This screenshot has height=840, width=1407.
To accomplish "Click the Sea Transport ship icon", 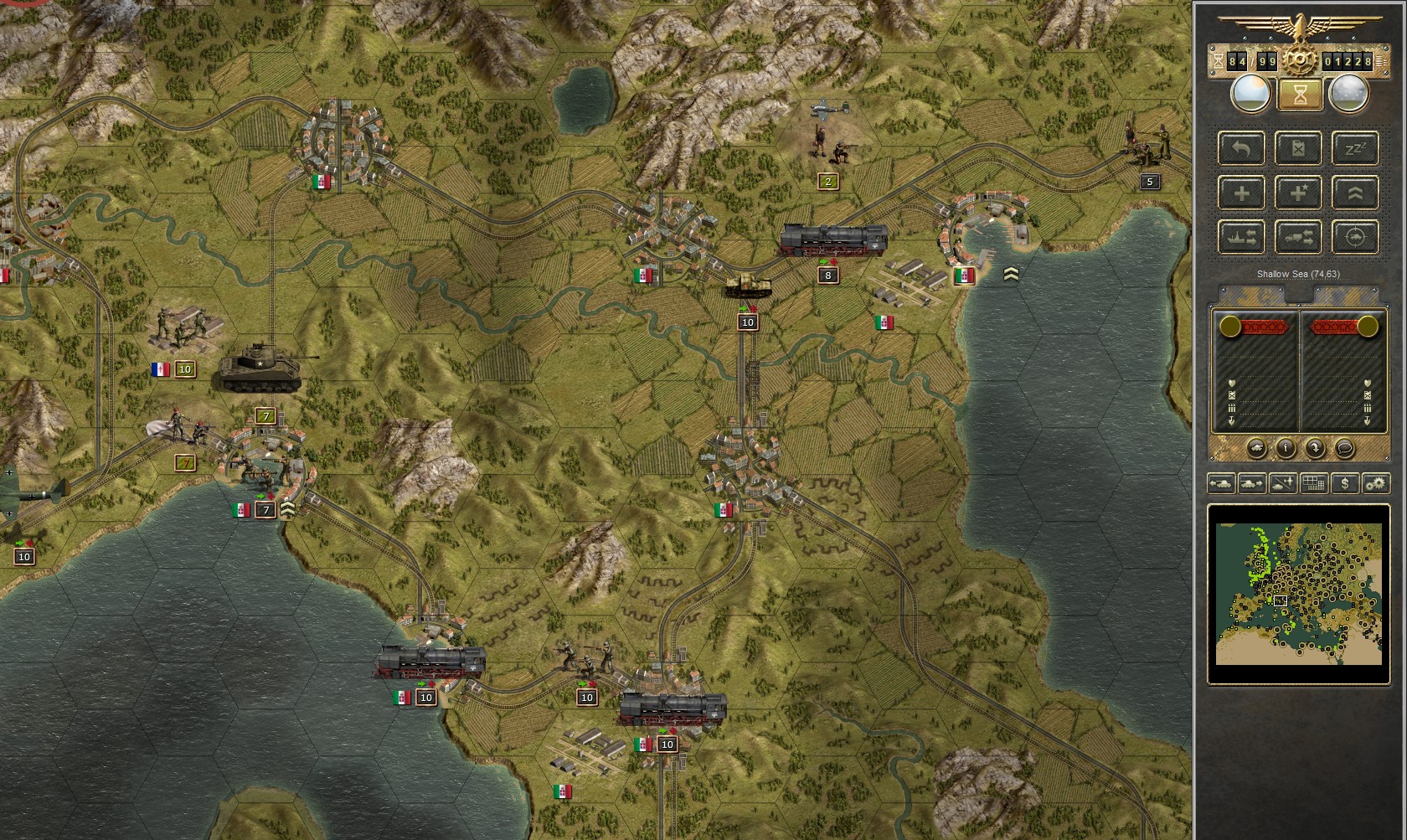I will 1241,237.
